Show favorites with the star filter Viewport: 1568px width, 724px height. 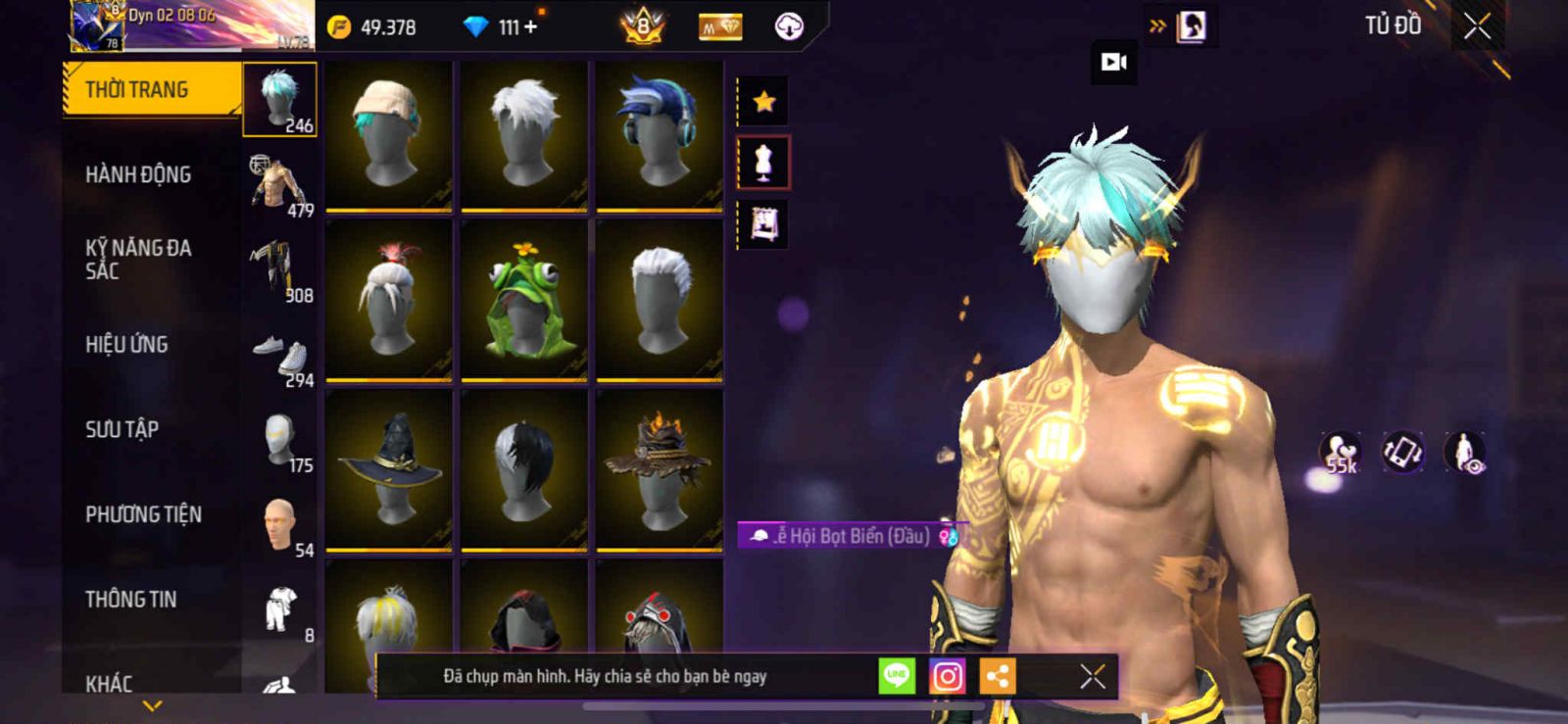point(763,101)
